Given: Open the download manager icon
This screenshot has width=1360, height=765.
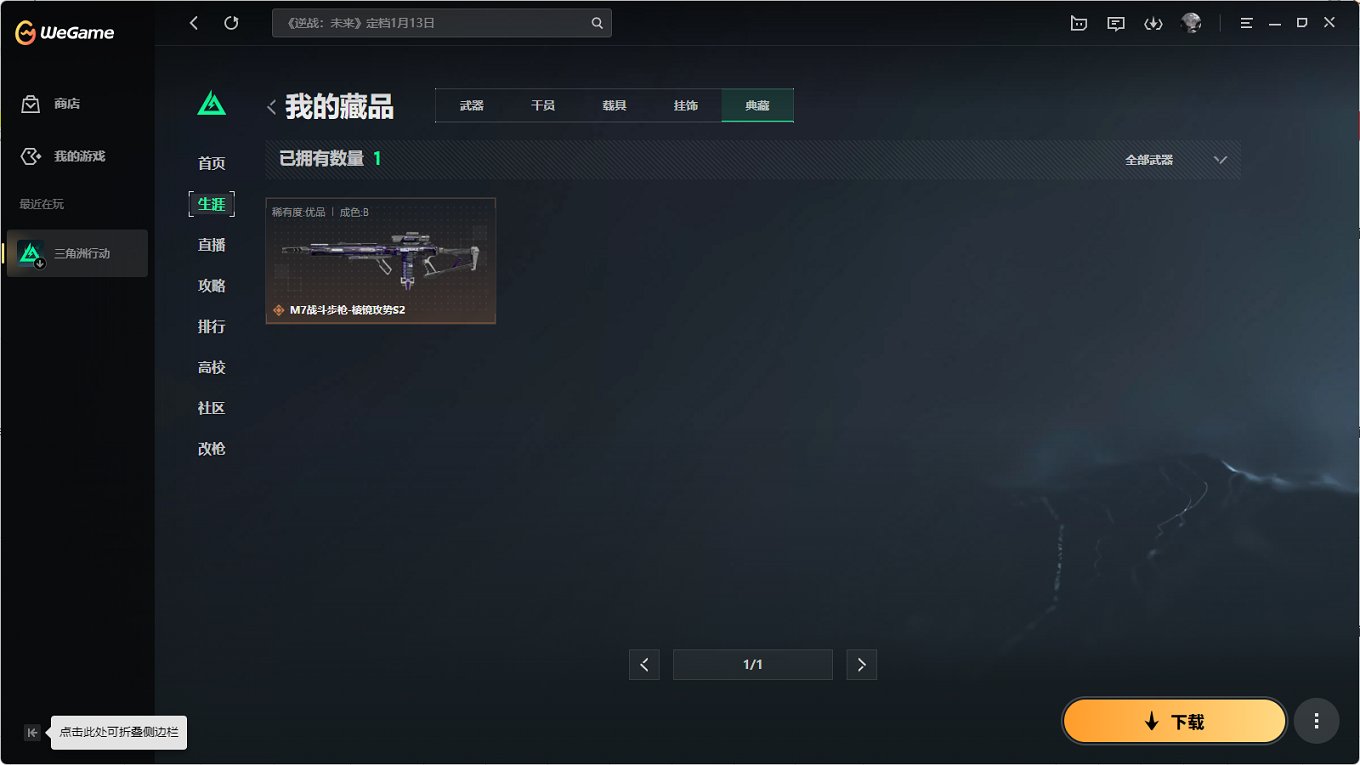Looking at the screenshot, I should tap(1153, 23).
